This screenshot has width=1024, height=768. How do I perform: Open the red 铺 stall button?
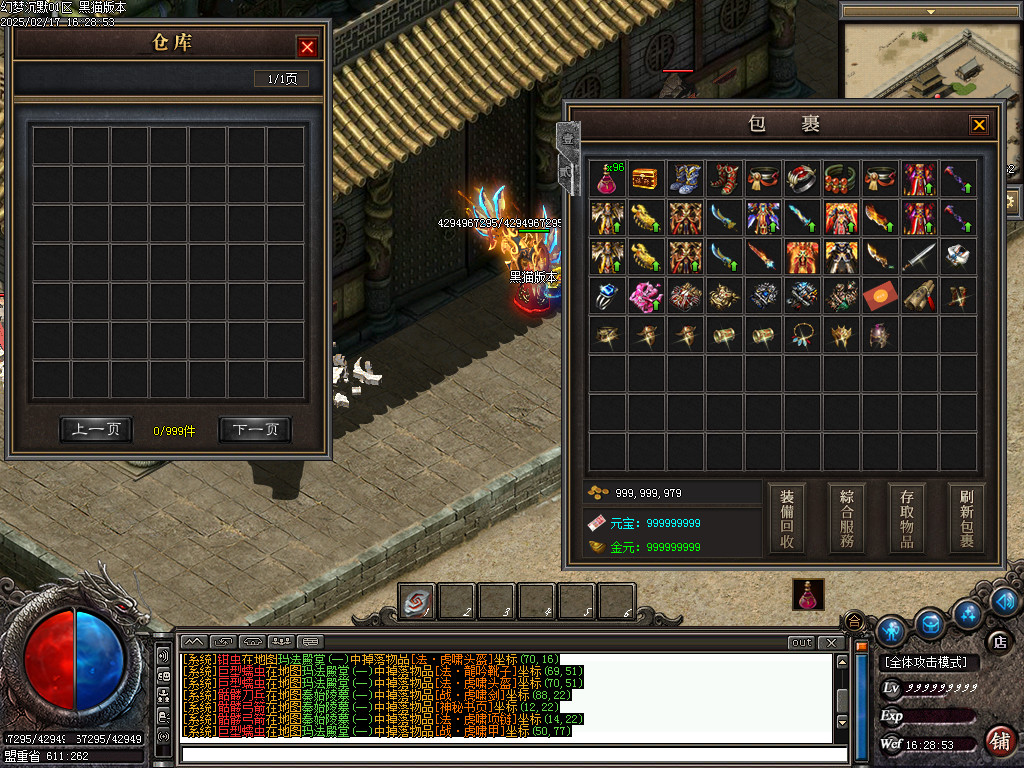pyautogui.click(x=998, y=741)
